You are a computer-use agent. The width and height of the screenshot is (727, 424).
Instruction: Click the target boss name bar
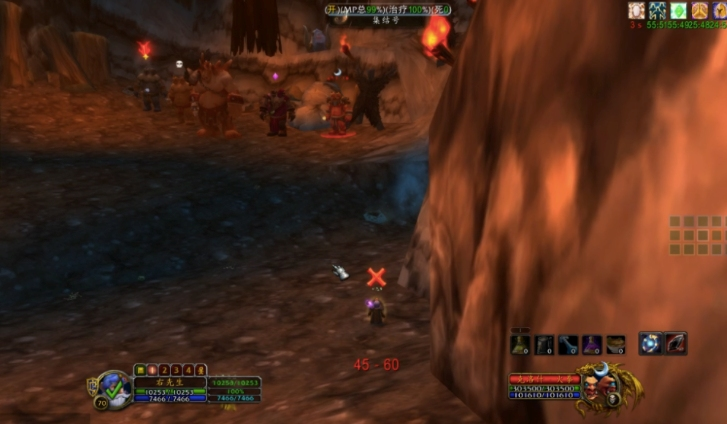(x=544, y=380)
